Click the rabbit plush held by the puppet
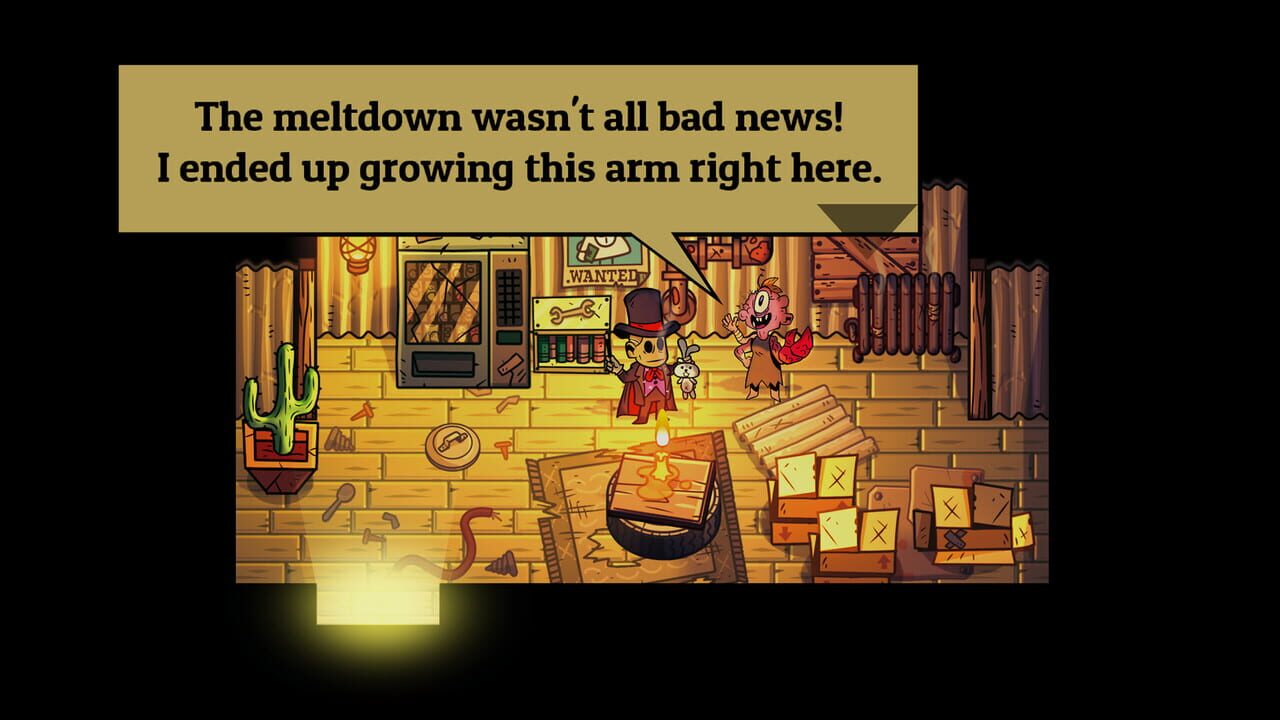The height and width of the screenshot is (720, 1280). 686,378
